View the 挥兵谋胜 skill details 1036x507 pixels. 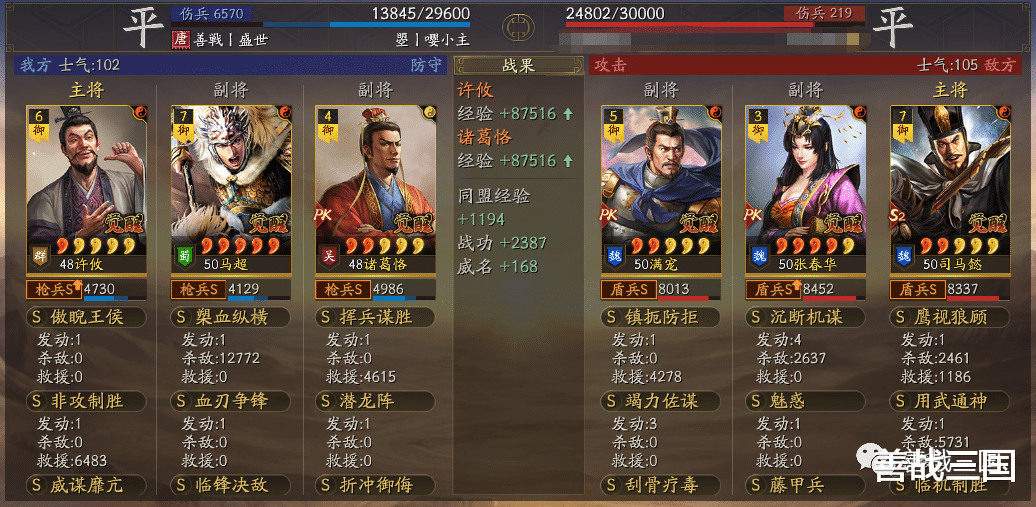376,317
